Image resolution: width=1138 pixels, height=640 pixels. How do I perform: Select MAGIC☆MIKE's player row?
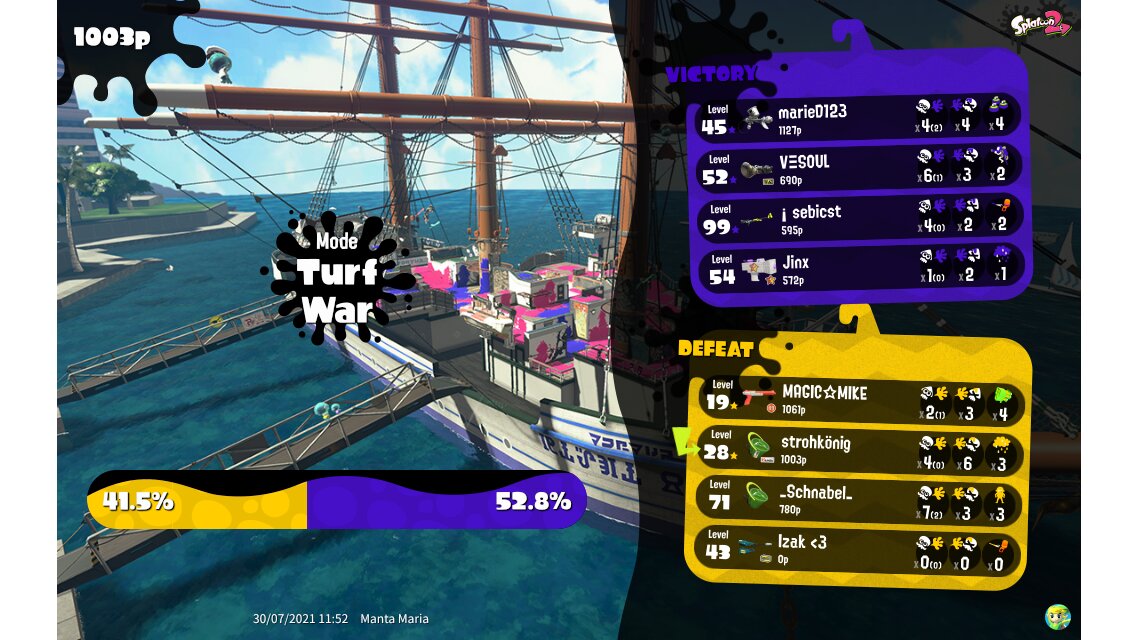click(858, 400)
